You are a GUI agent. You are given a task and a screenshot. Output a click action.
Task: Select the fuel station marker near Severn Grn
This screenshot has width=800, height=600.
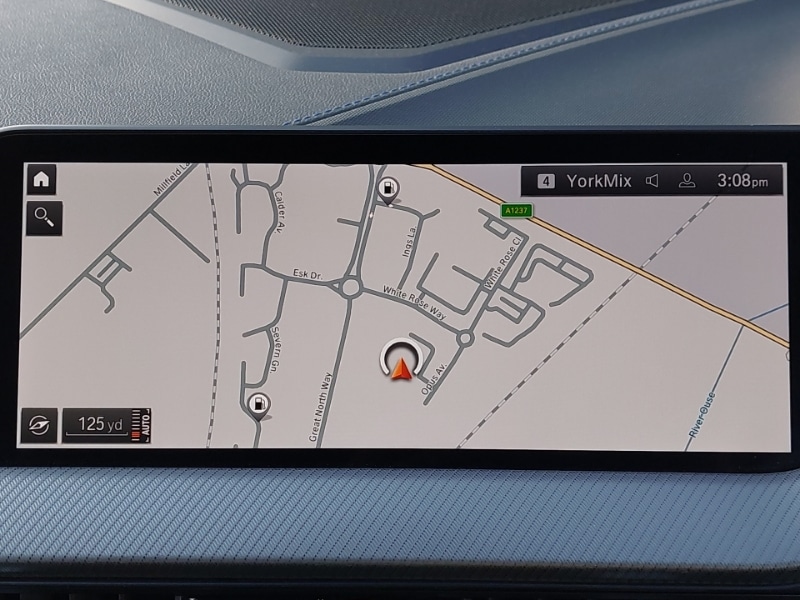coord(257,405)
